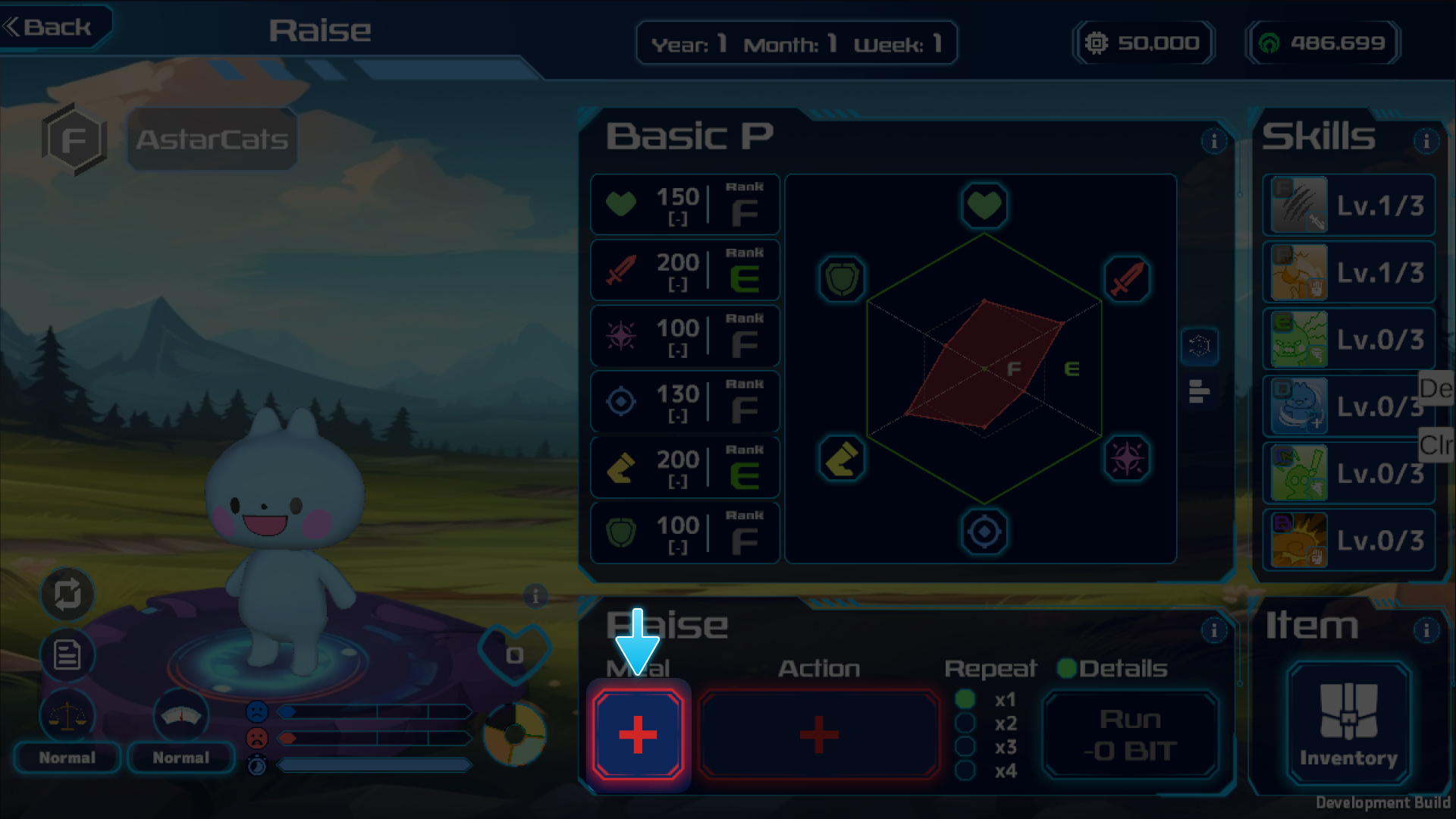Open the Inventory
This screenshot has width=1456, height=819.
coord(1348,723)
